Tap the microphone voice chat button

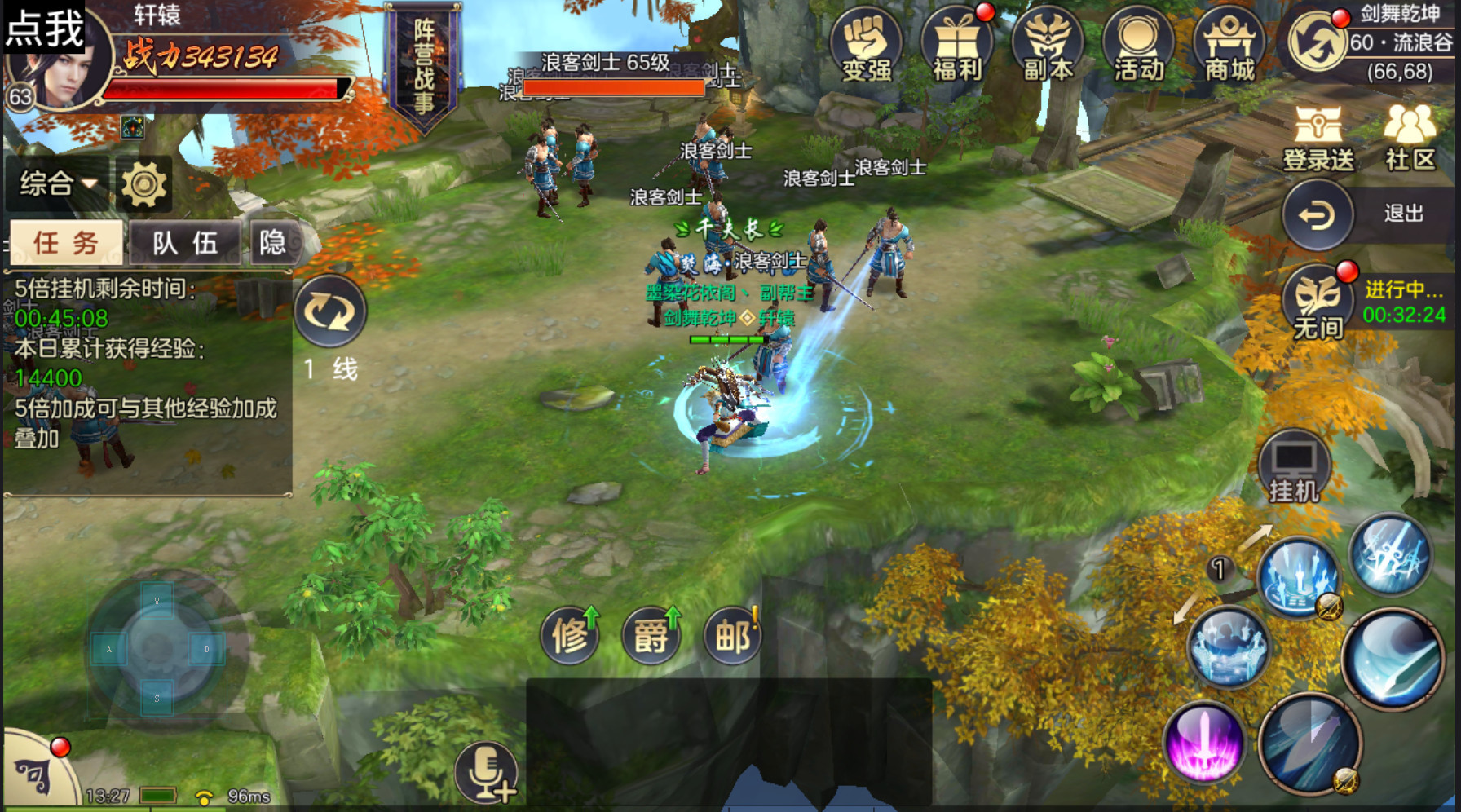(487, 771)
